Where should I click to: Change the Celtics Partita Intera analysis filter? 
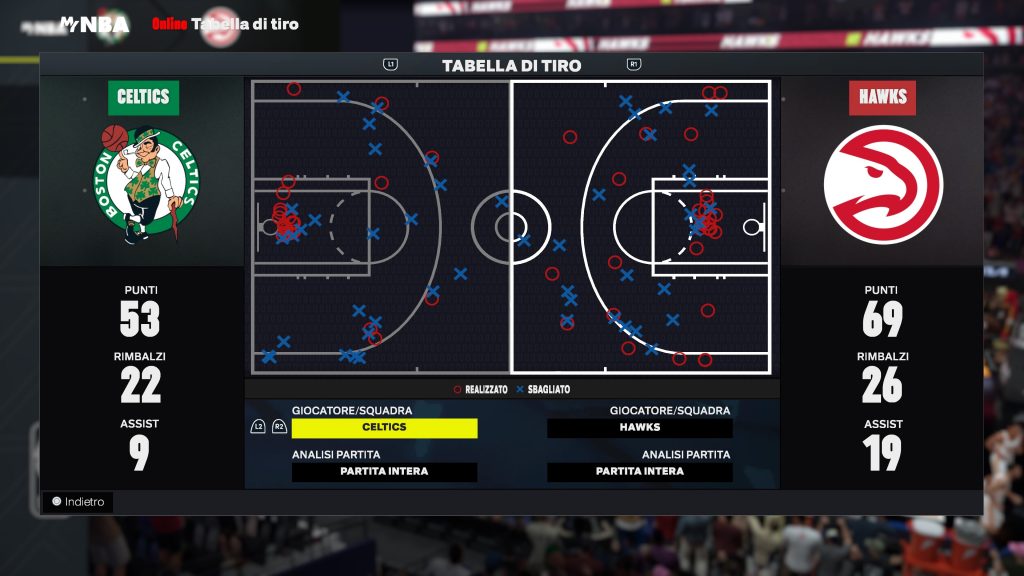[x=384, y=472]
